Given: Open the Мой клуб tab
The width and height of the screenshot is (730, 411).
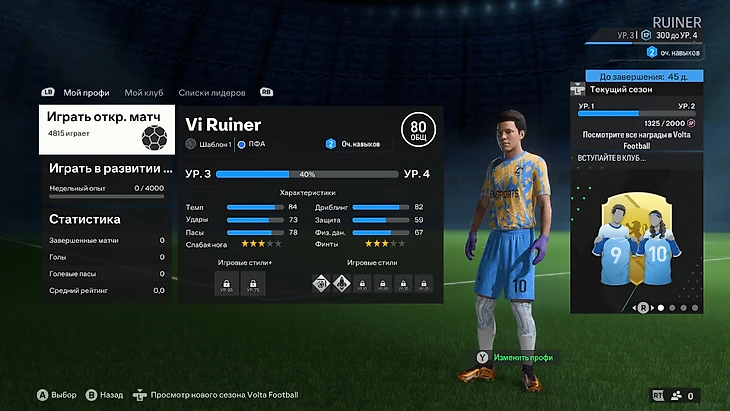Looking at the screenshot, I should (145, 92).
